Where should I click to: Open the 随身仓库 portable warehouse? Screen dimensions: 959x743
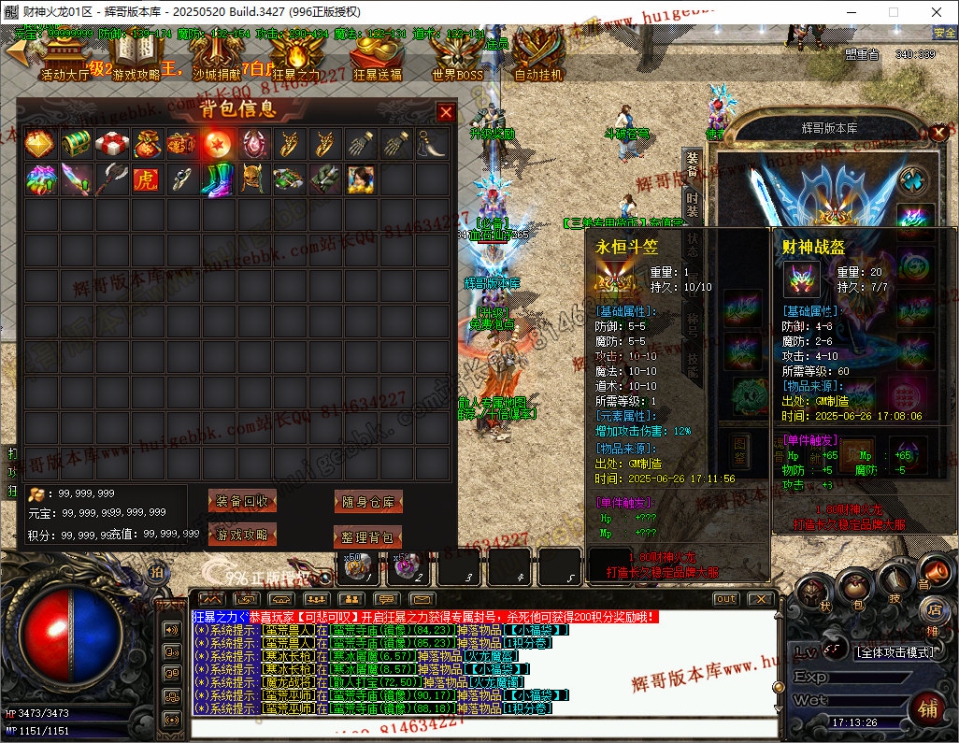coord(368,501)
